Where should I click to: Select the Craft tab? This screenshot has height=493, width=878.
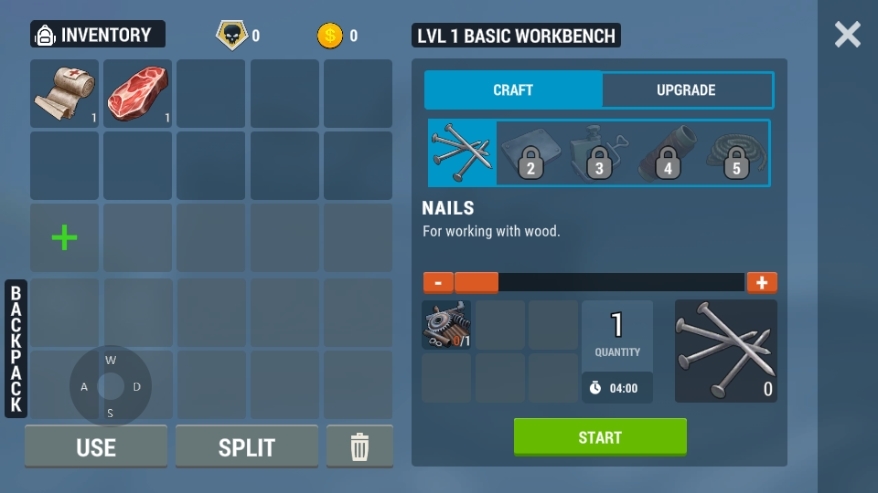pyautogui.click(x=513, y=90)
